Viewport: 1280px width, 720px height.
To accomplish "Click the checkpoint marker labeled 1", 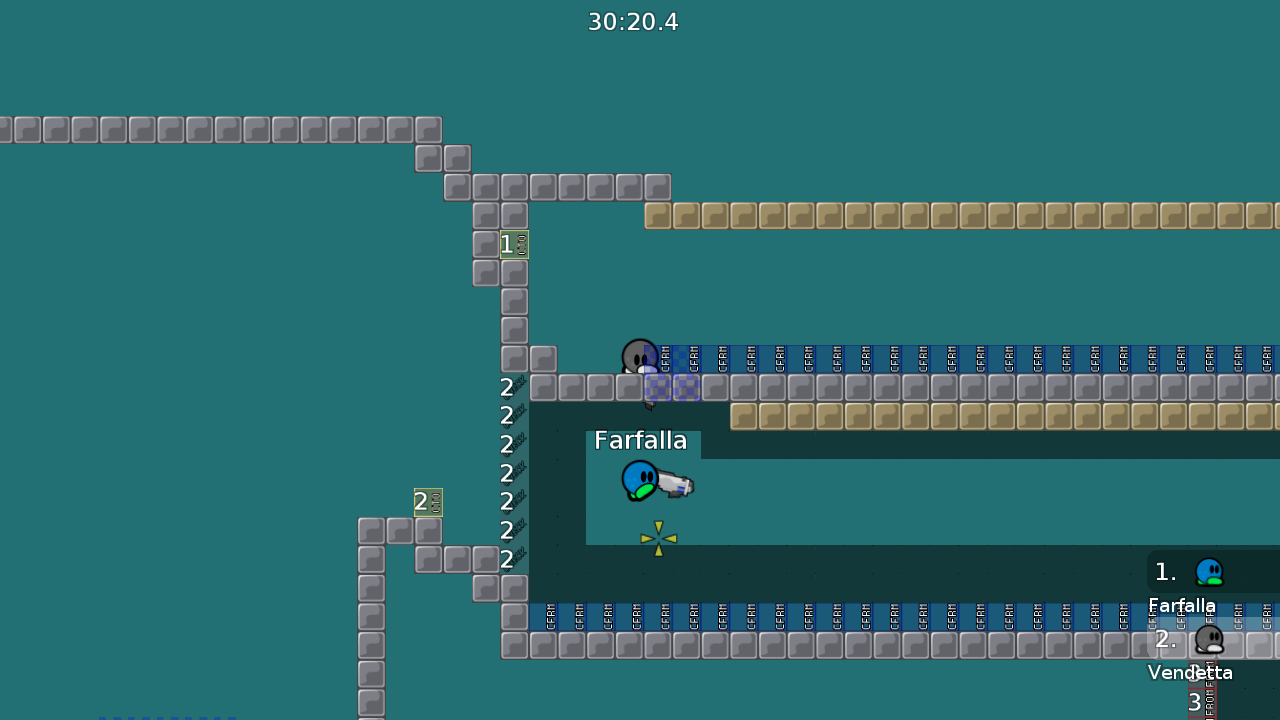I will pyautogui.click(x=513, y=243).
